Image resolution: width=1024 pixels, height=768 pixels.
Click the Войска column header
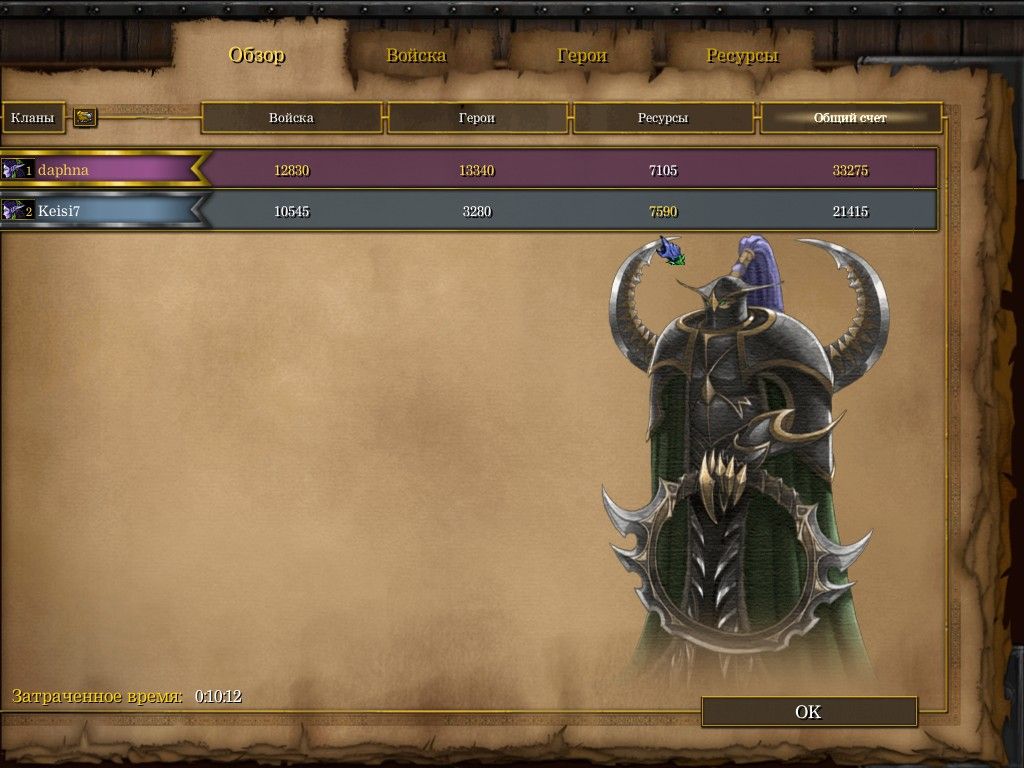point(291,118)
